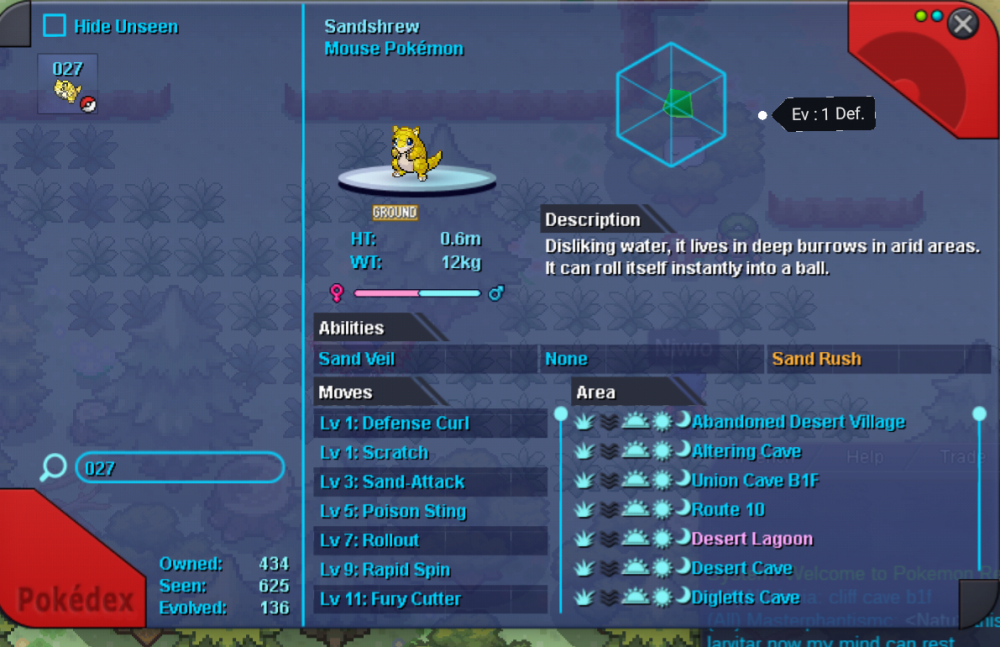Image resolution: width=1000 pixels, height=647 pixels.
Task: Open the Abandoned Desert Village area entry
Action: point(798,422)
